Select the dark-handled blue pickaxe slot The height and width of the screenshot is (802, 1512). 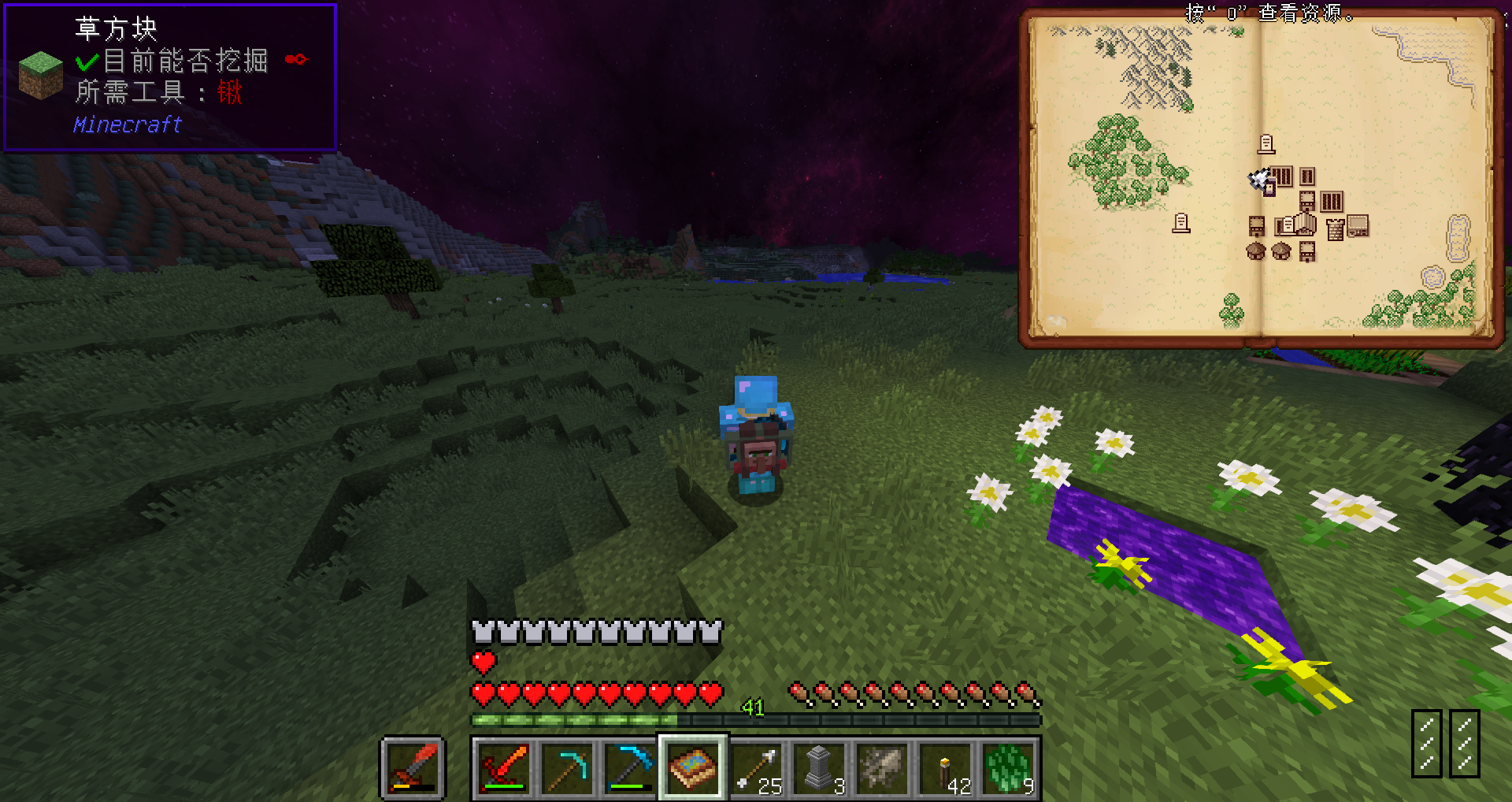(x=630, y=767)
